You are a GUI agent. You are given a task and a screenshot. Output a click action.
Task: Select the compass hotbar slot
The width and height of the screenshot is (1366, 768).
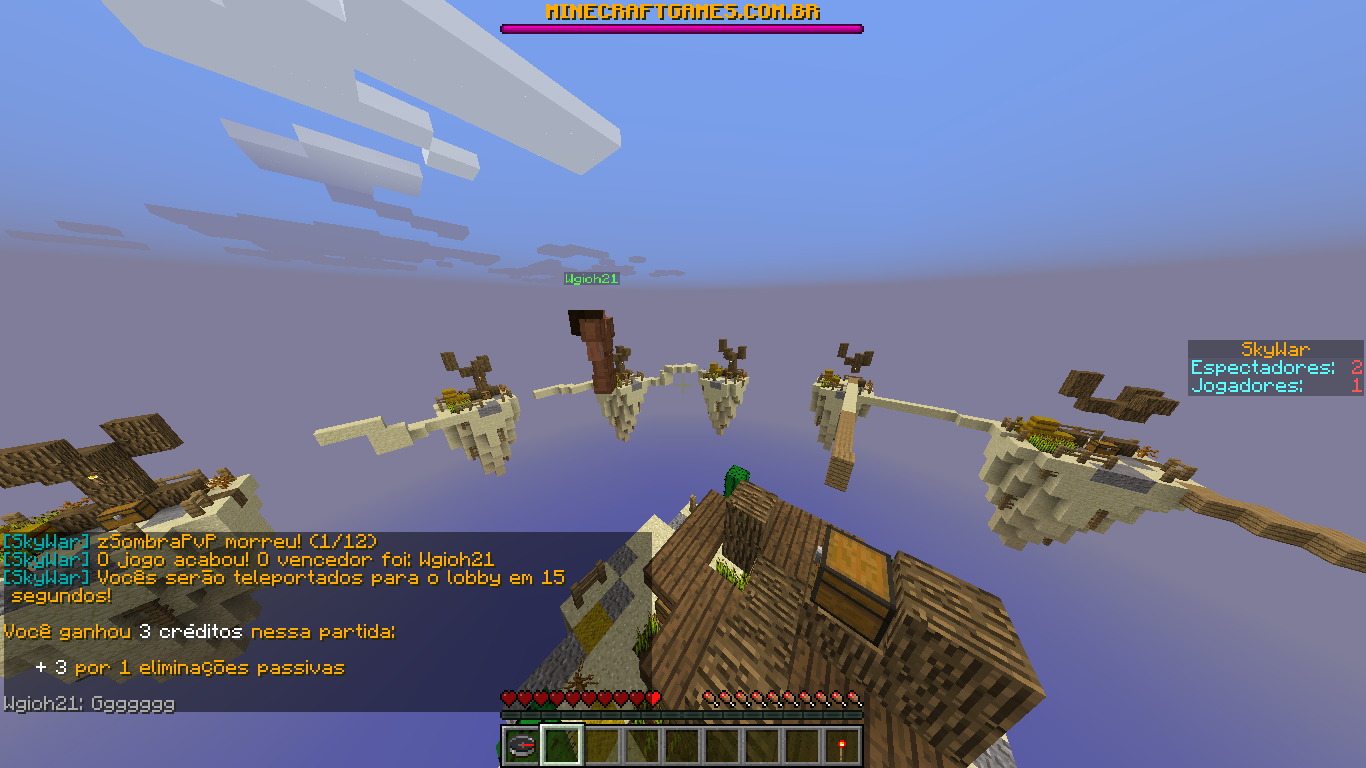pyautogui.click(x=521, y=746)
